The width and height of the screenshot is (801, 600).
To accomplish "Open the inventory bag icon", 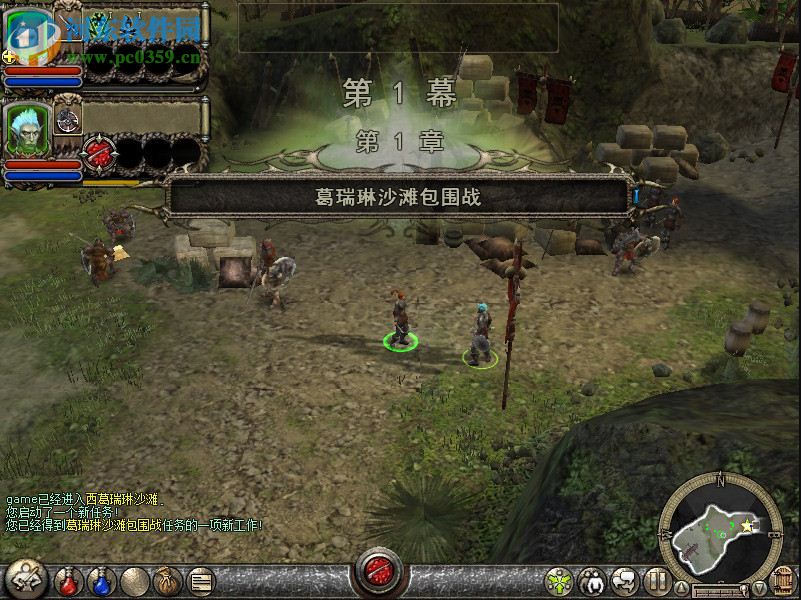I will click(166, 580).
